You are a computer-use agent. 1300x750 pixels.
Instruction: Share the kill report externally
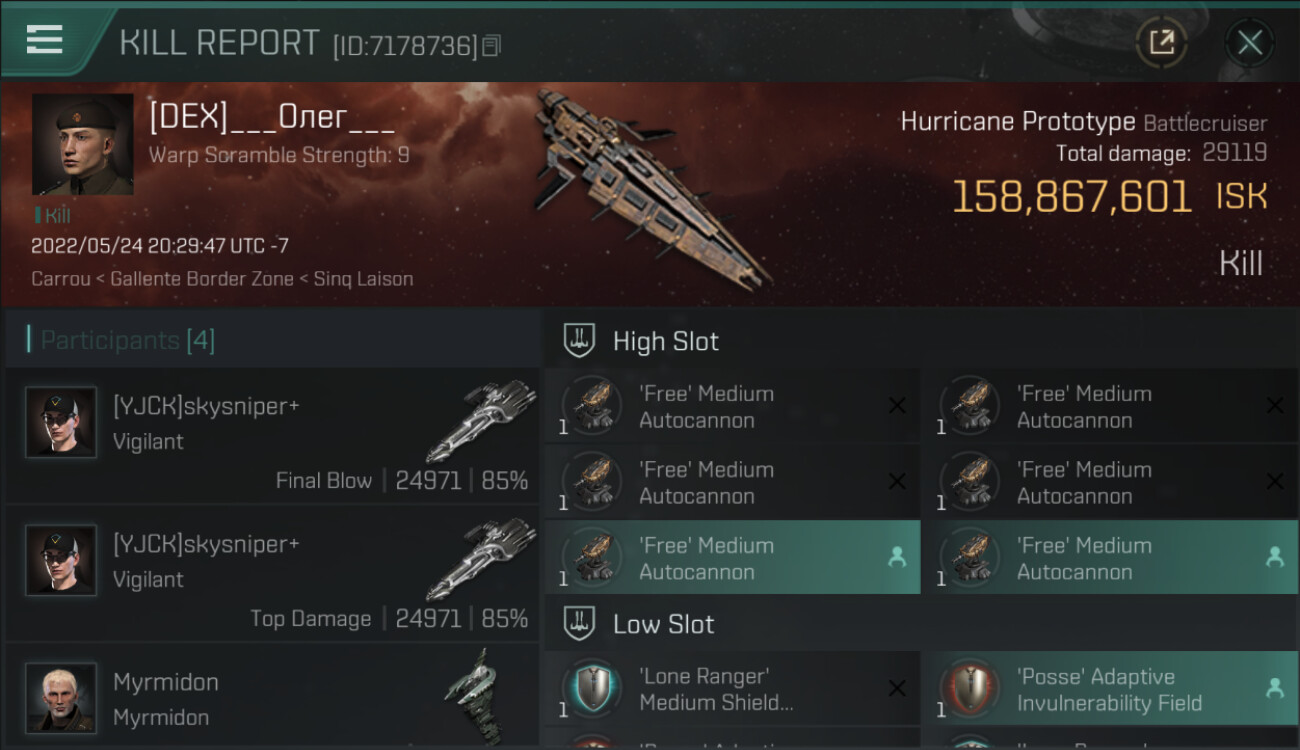click(x=1161, y=42)
